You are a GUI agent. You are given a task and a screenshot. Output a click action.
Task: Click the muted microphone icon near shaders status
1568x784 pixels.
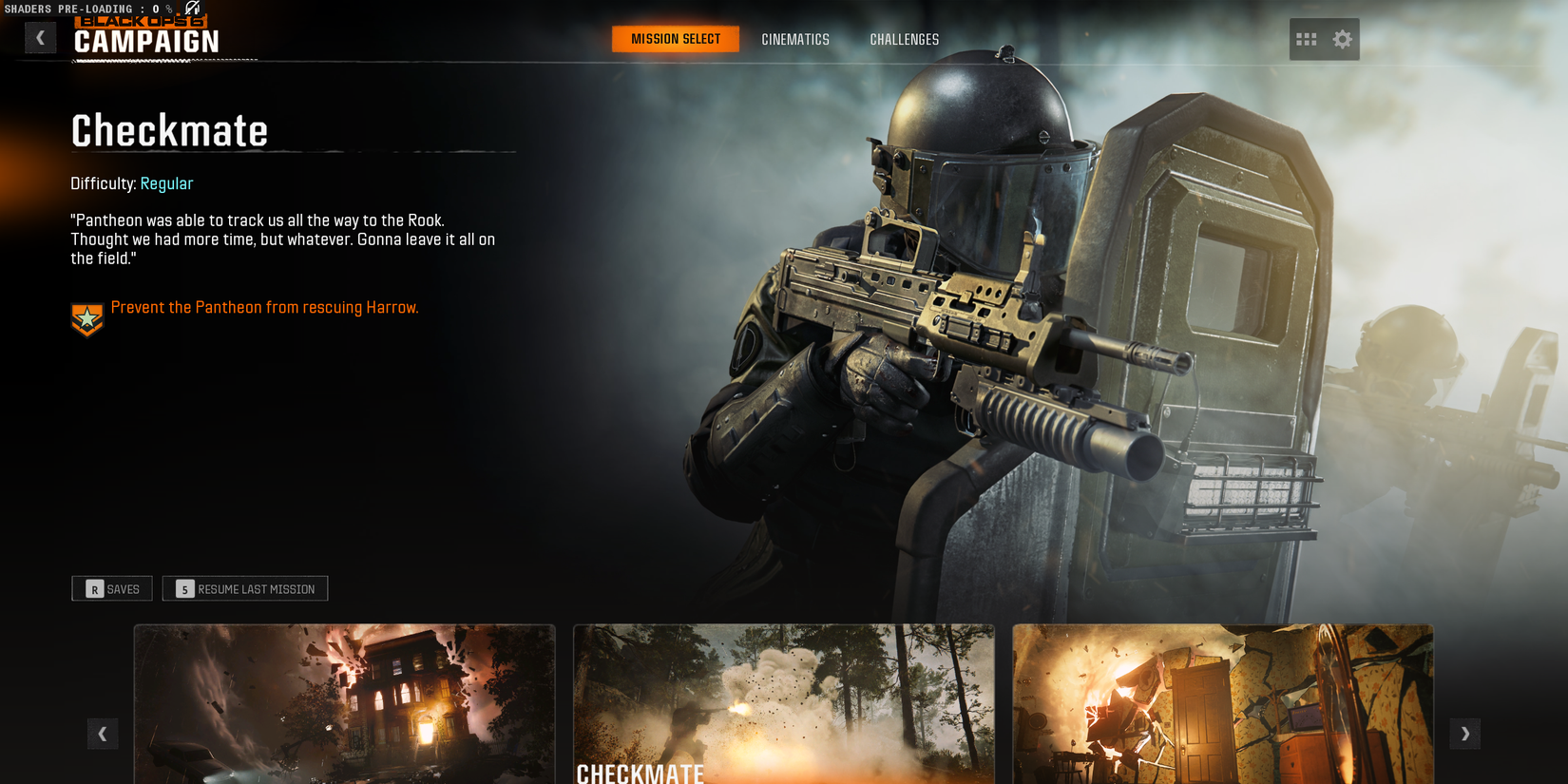point(190,8)
